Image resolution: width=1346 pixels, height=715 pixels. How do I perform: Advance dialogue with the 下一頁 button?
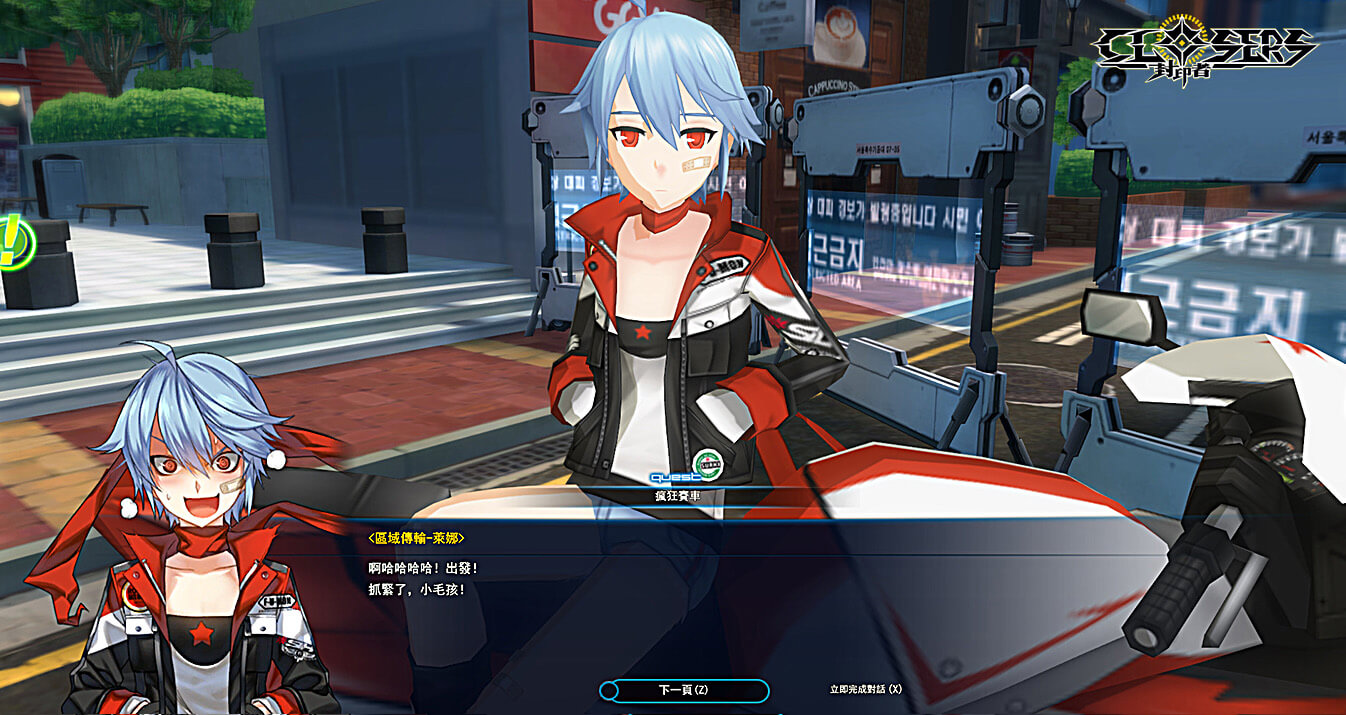pyautogui.click(x=684, y=690)
